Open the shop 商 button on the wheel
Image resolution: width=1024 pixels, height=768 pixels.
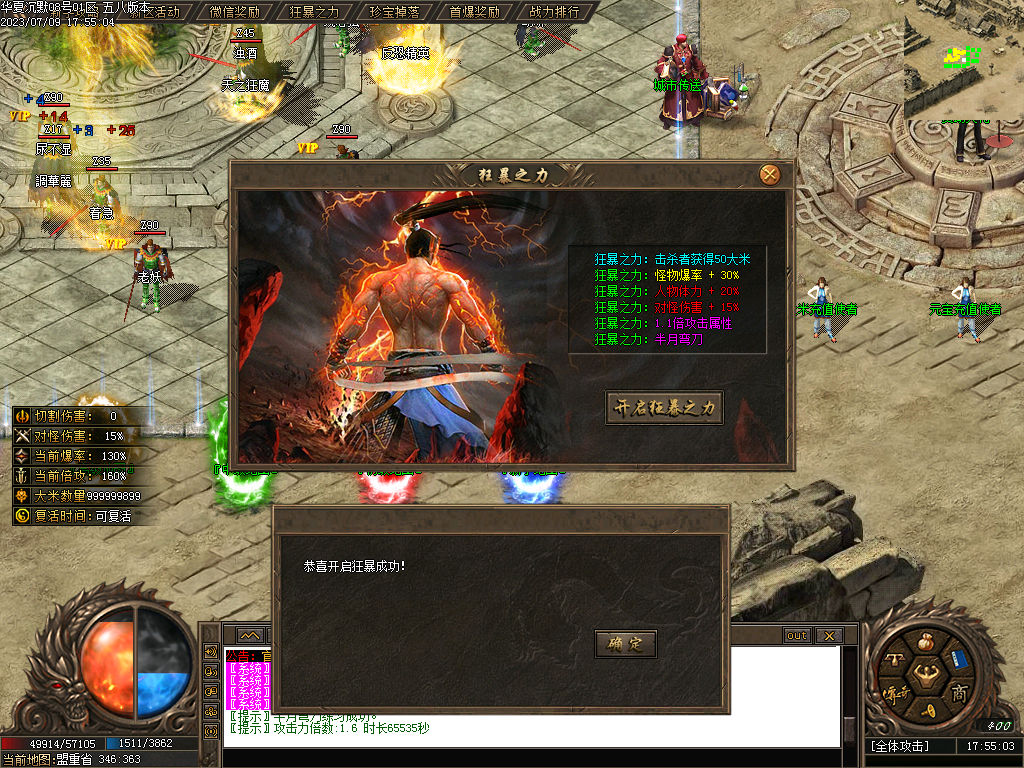click(x=958, y=693)
